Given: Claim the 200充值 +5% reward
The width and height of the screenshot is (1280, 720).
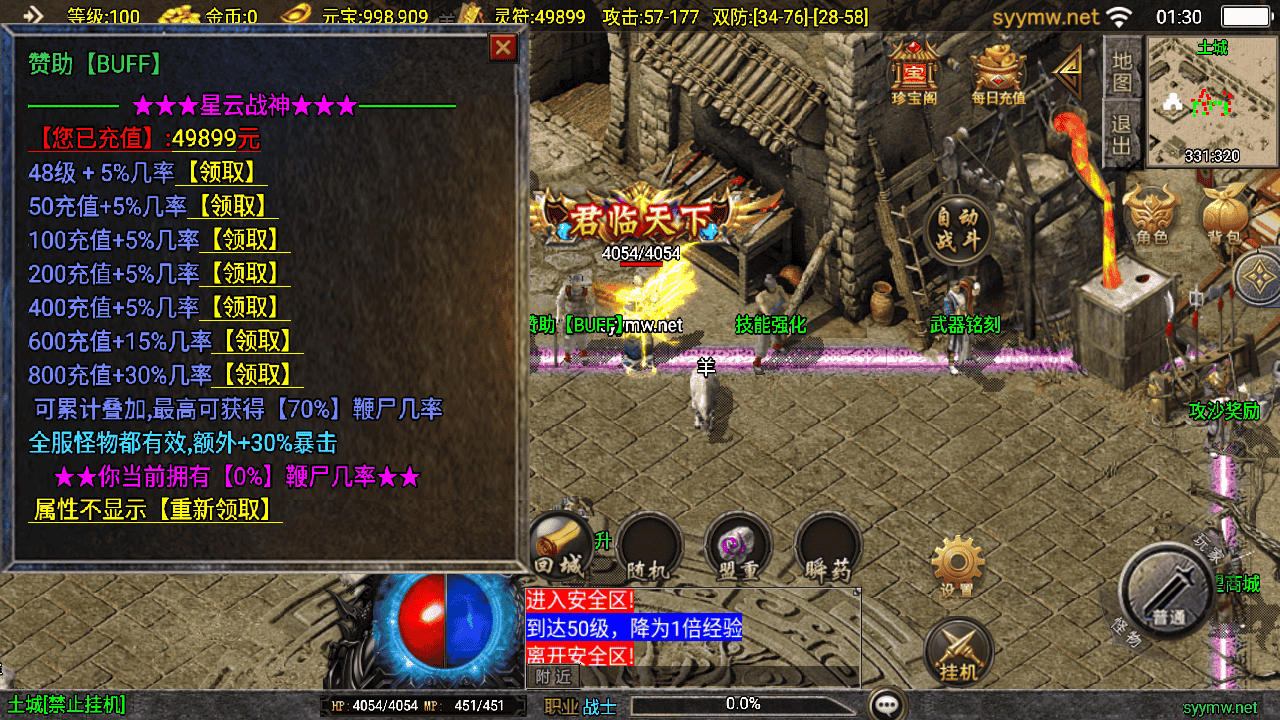Looking at the screenshot, I should 245,273.
